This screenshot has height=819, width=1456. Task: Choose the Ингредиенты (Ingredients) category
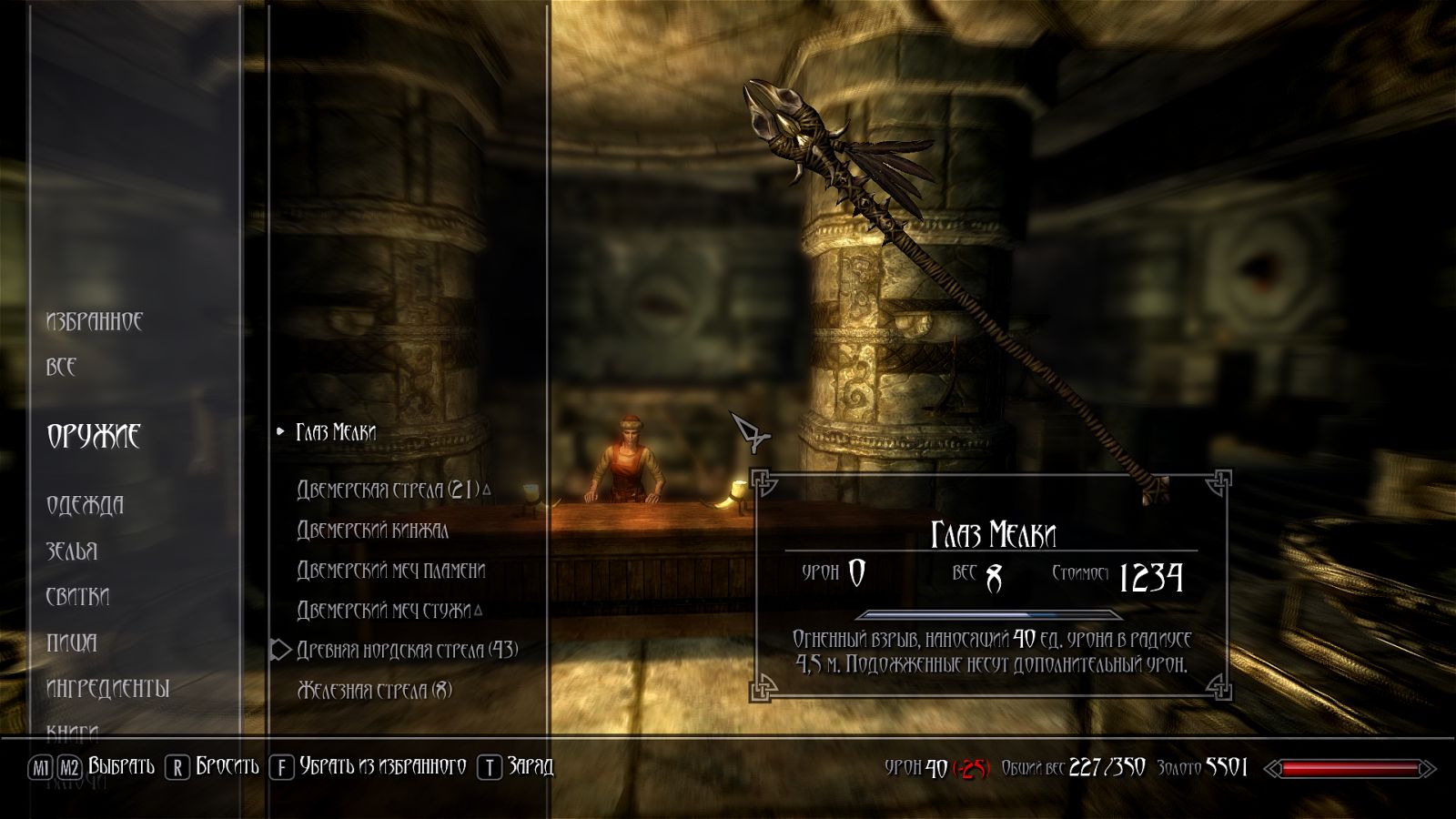point(107,689)
